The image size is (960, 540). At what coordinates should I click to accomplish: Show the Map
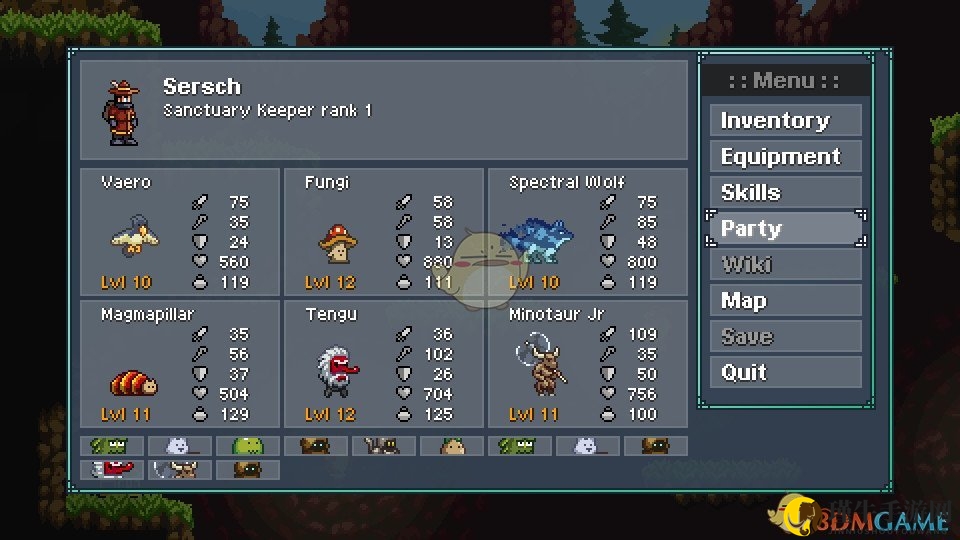(x=786, y=301)
